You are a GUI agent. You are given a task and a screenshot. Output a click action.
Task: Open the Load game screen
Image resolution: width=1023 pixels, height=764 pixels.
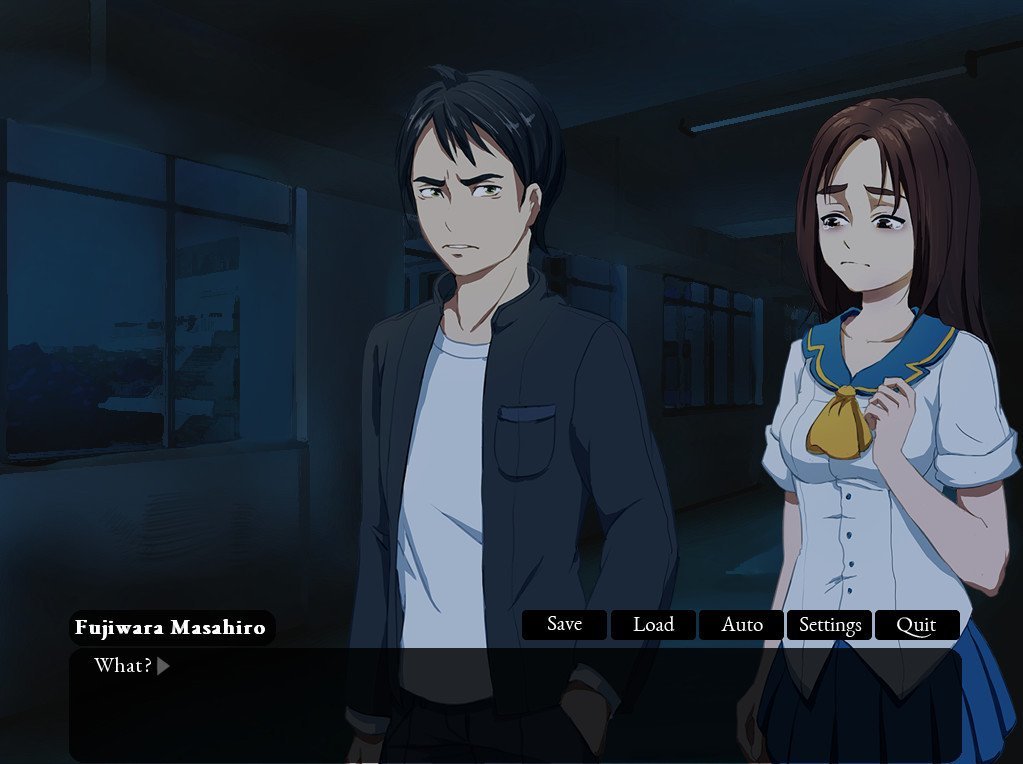click(653, 625)
